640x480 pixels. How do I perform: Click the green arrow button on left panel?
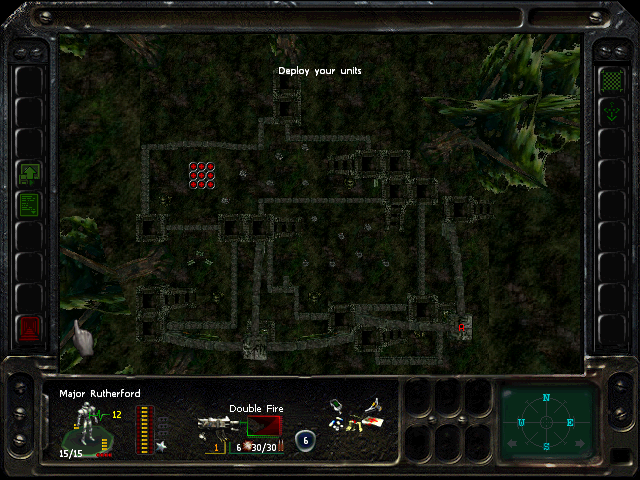pyautogui.click(x=29, y=173)
